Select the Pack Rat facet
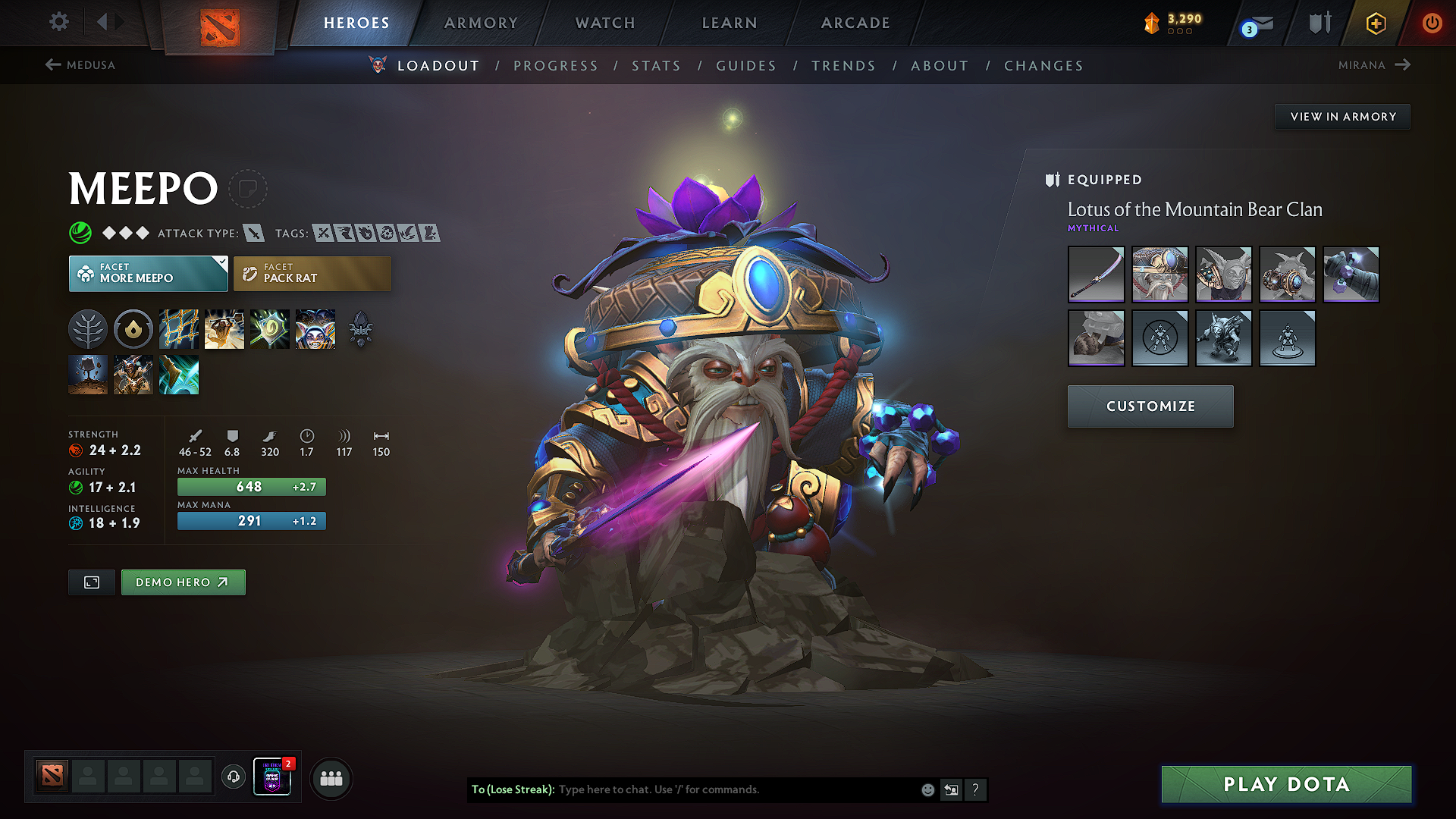The width and height of the screenshot is (1456, 819). tap(312, 273)
